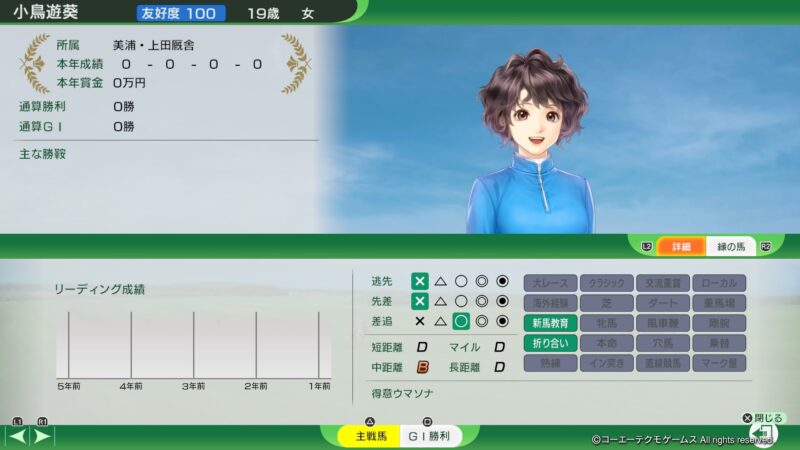Select the マーク屋 trait tag
Viewport: 800px width, 450px height.
[718, 363]
